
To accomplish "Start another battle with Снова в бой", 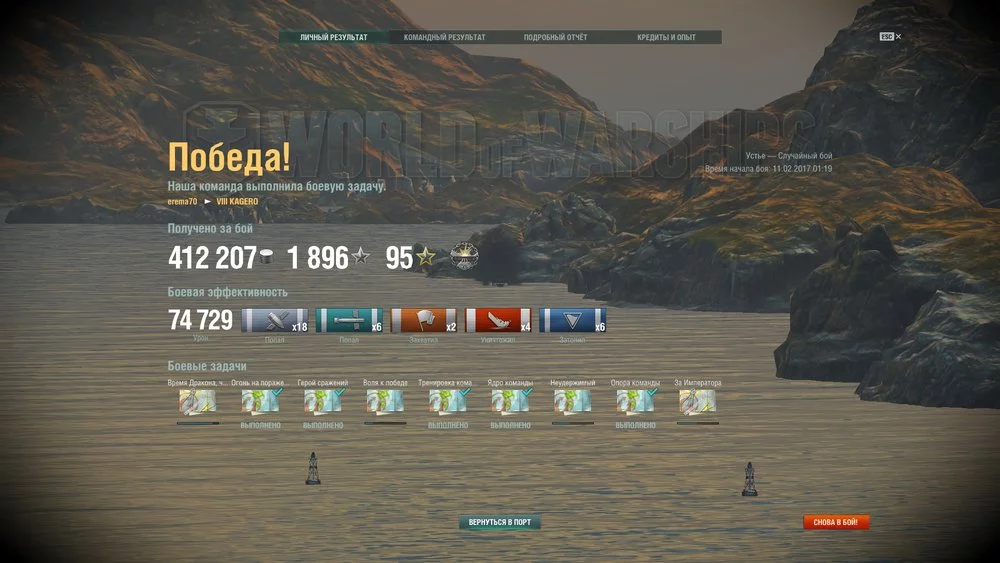I will [x=836, y=522].
